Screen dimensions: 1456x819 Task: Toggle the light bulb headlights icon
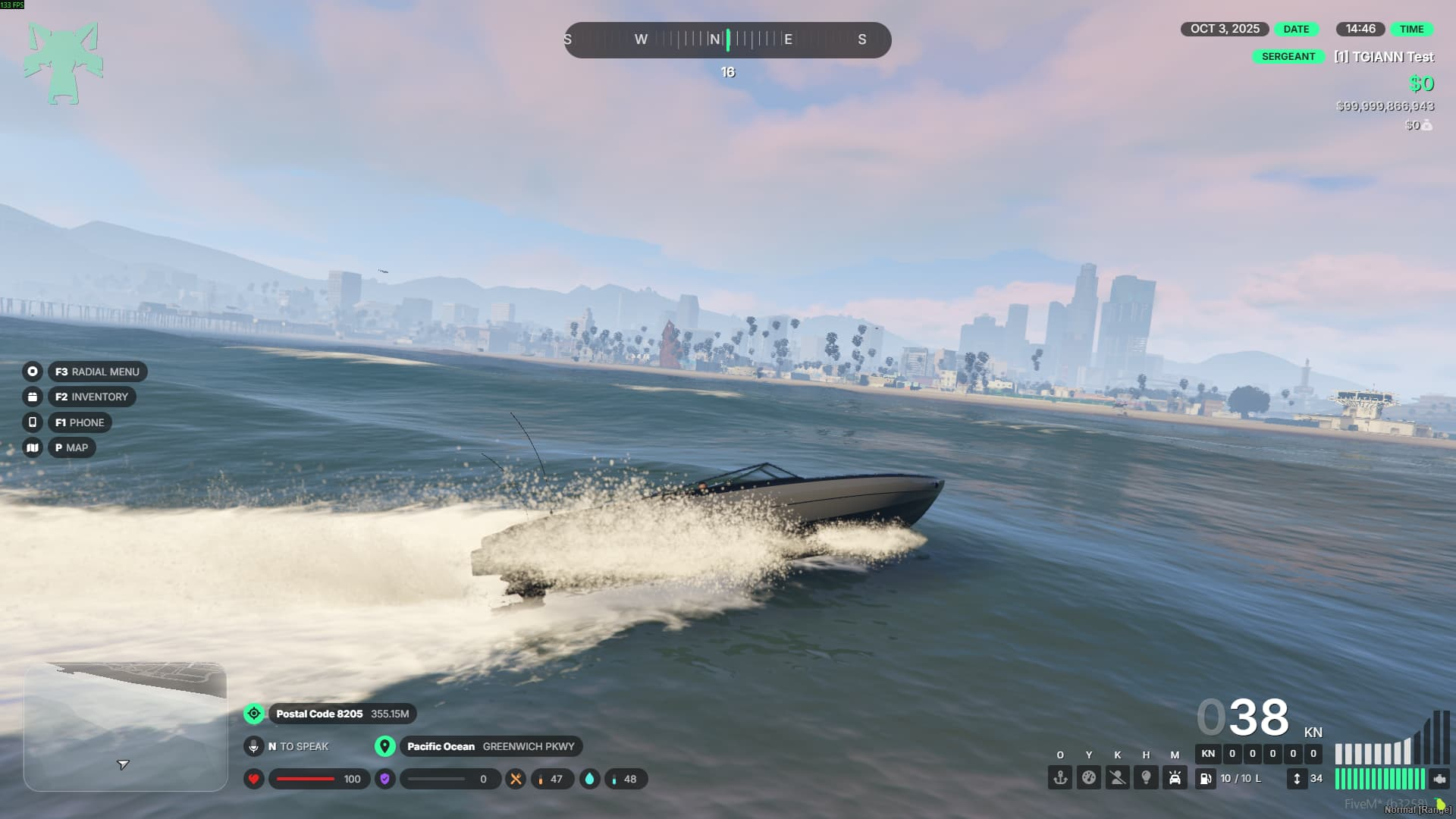coord(1146,778)
